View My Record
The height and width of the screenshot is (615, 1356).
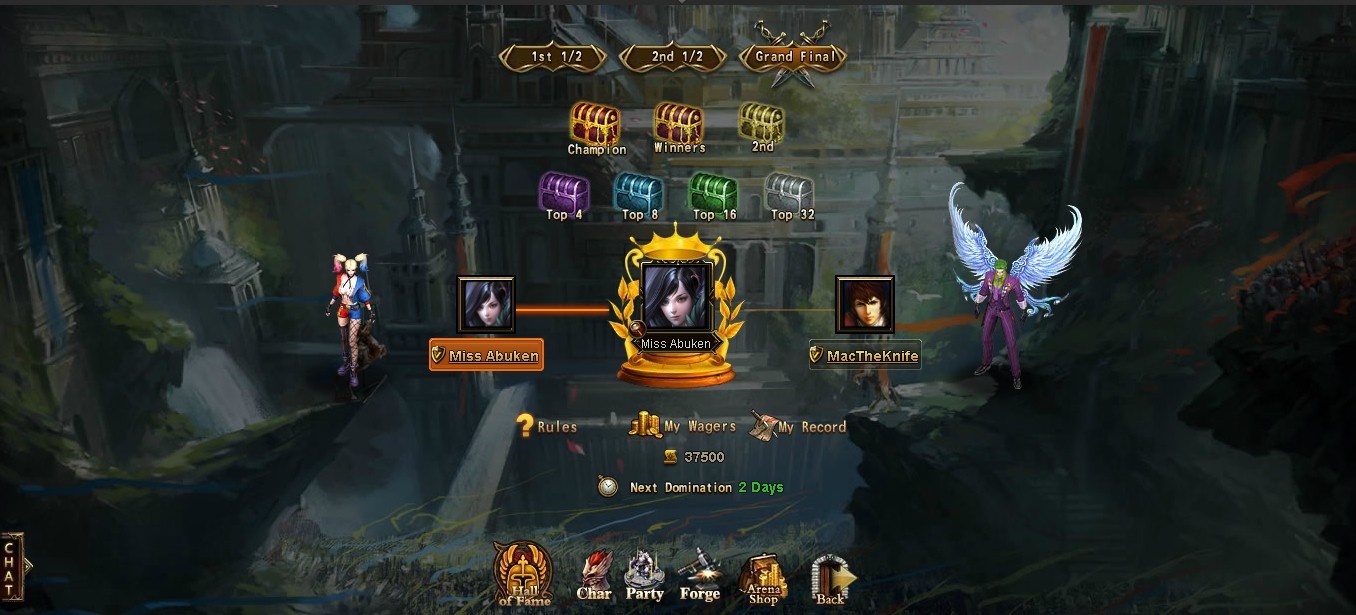(798, 426)
